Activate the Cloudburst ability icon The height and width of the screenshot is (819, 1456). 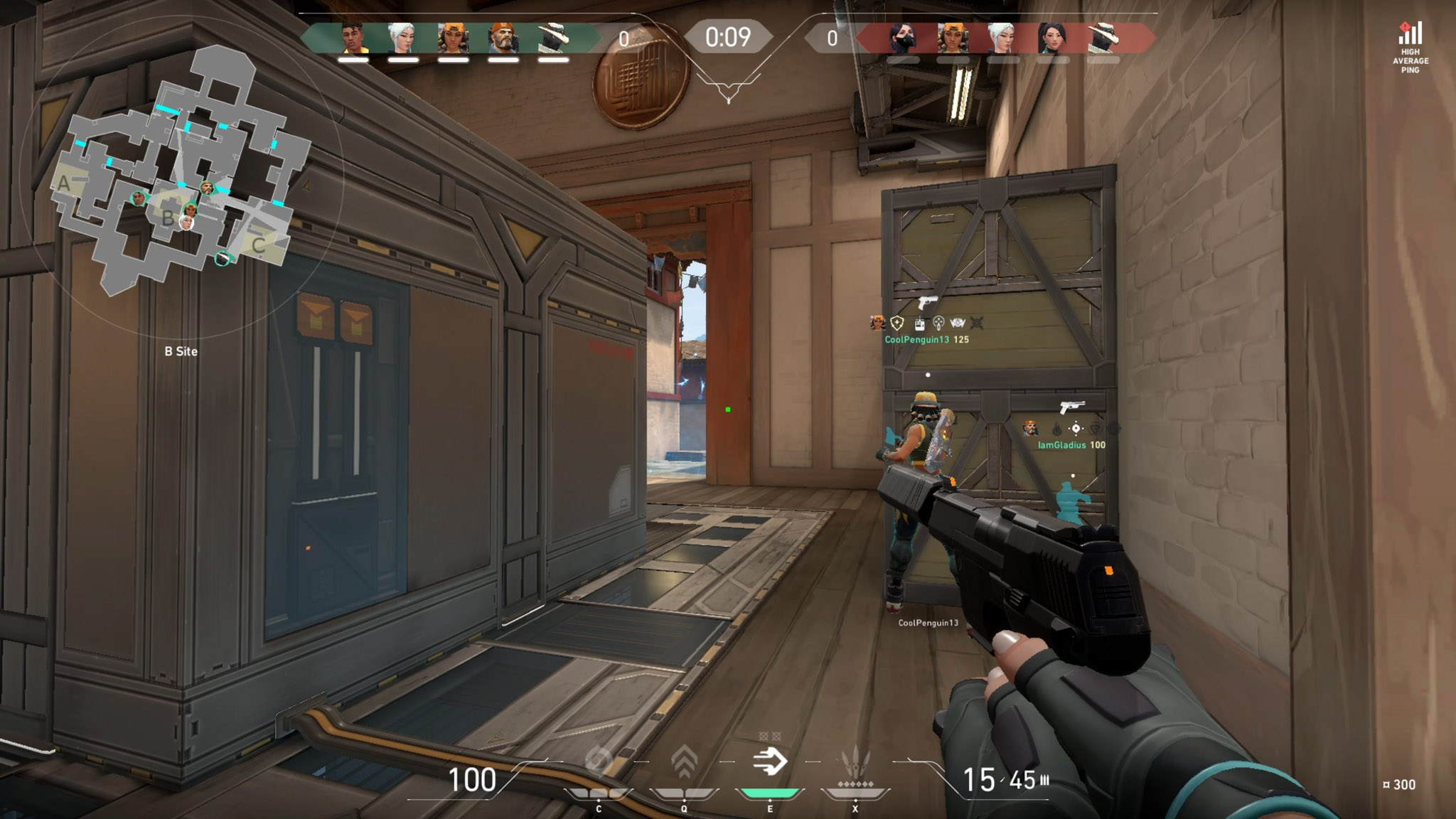pyautogui.click(x=599, y=764)
